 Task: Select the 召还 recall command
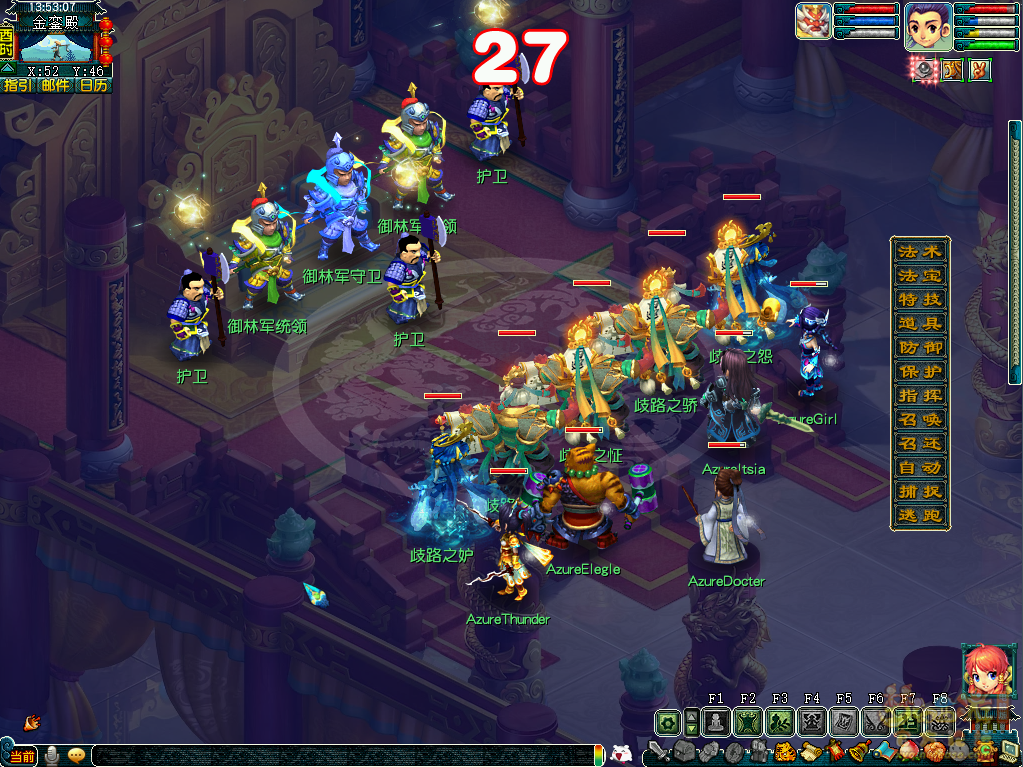click(920, 444)
